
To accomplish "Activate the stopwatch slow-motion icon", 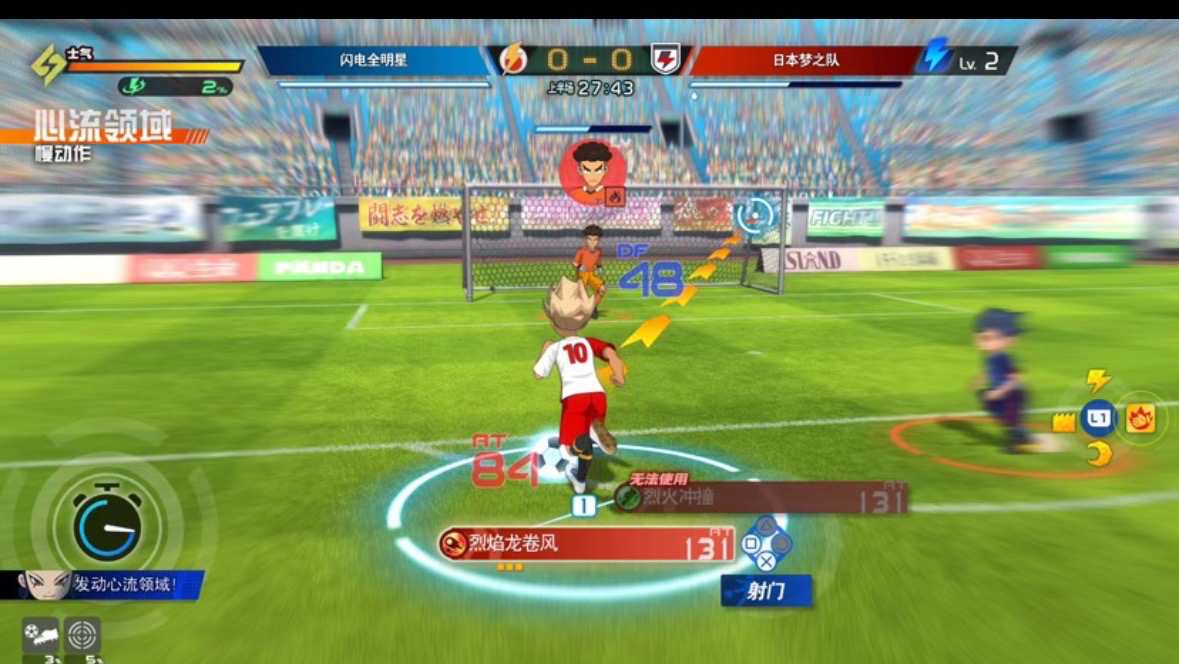I will (x=107, y=523).
